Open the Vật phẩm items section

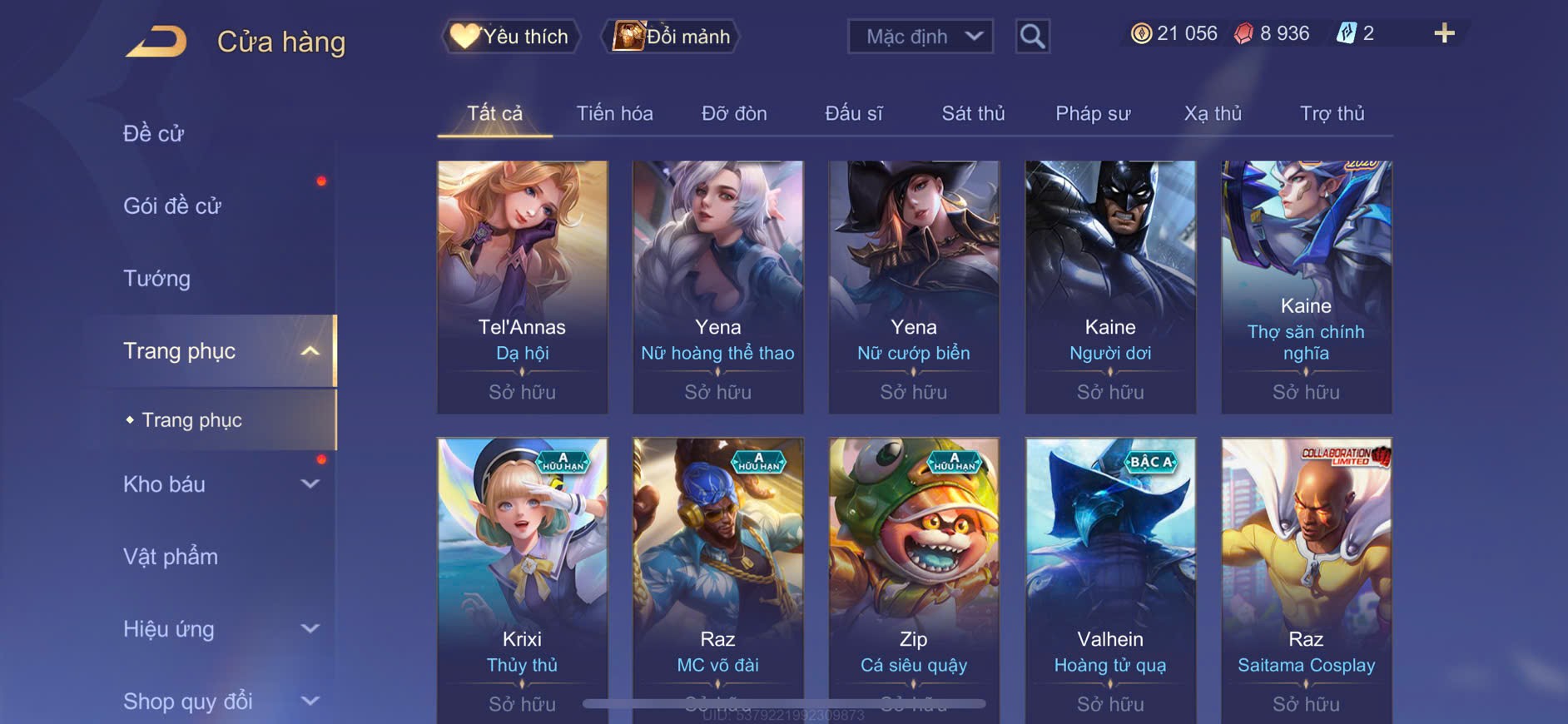coord(171,557)
